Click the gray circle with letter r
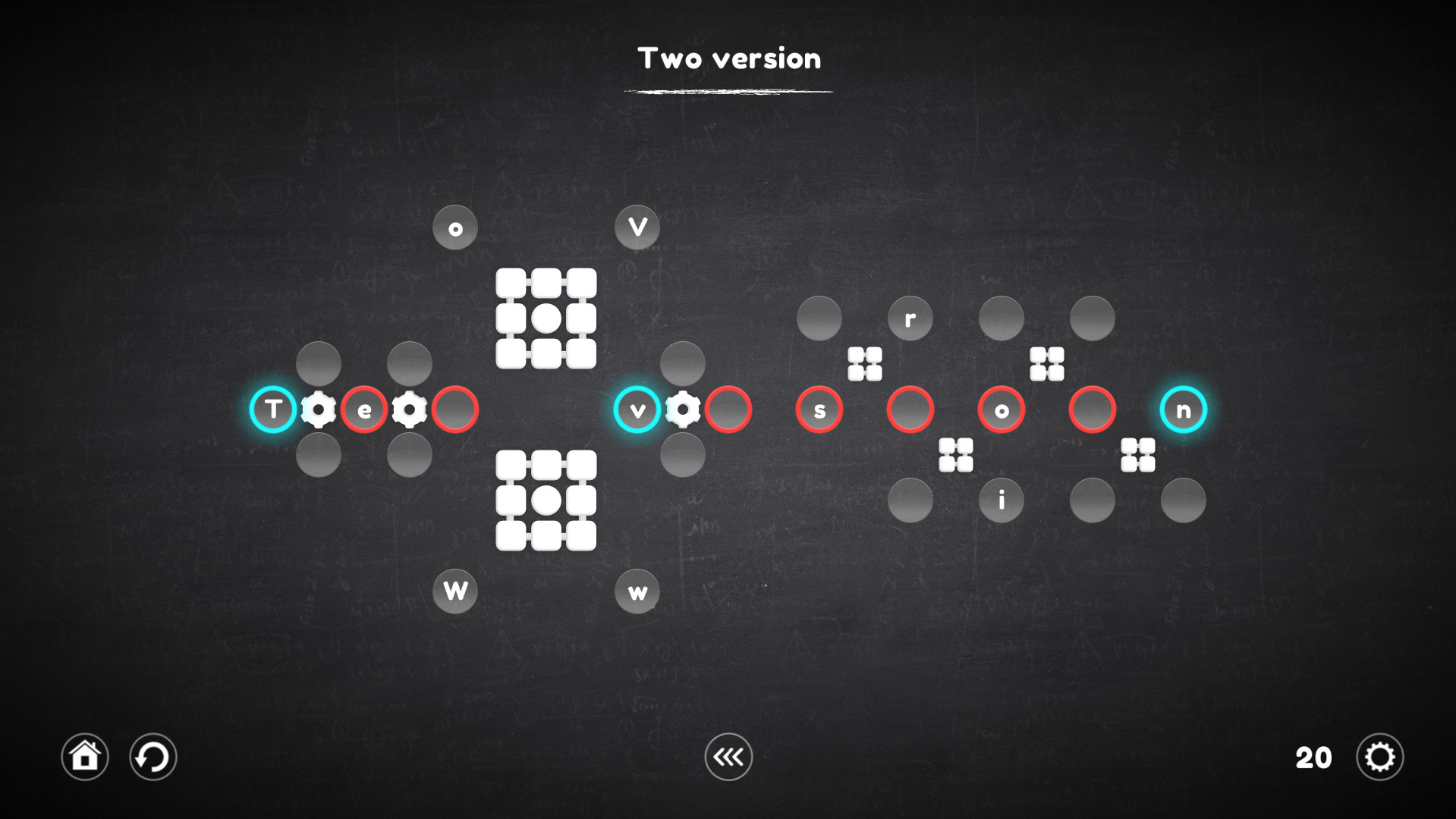 pos(910,318)
